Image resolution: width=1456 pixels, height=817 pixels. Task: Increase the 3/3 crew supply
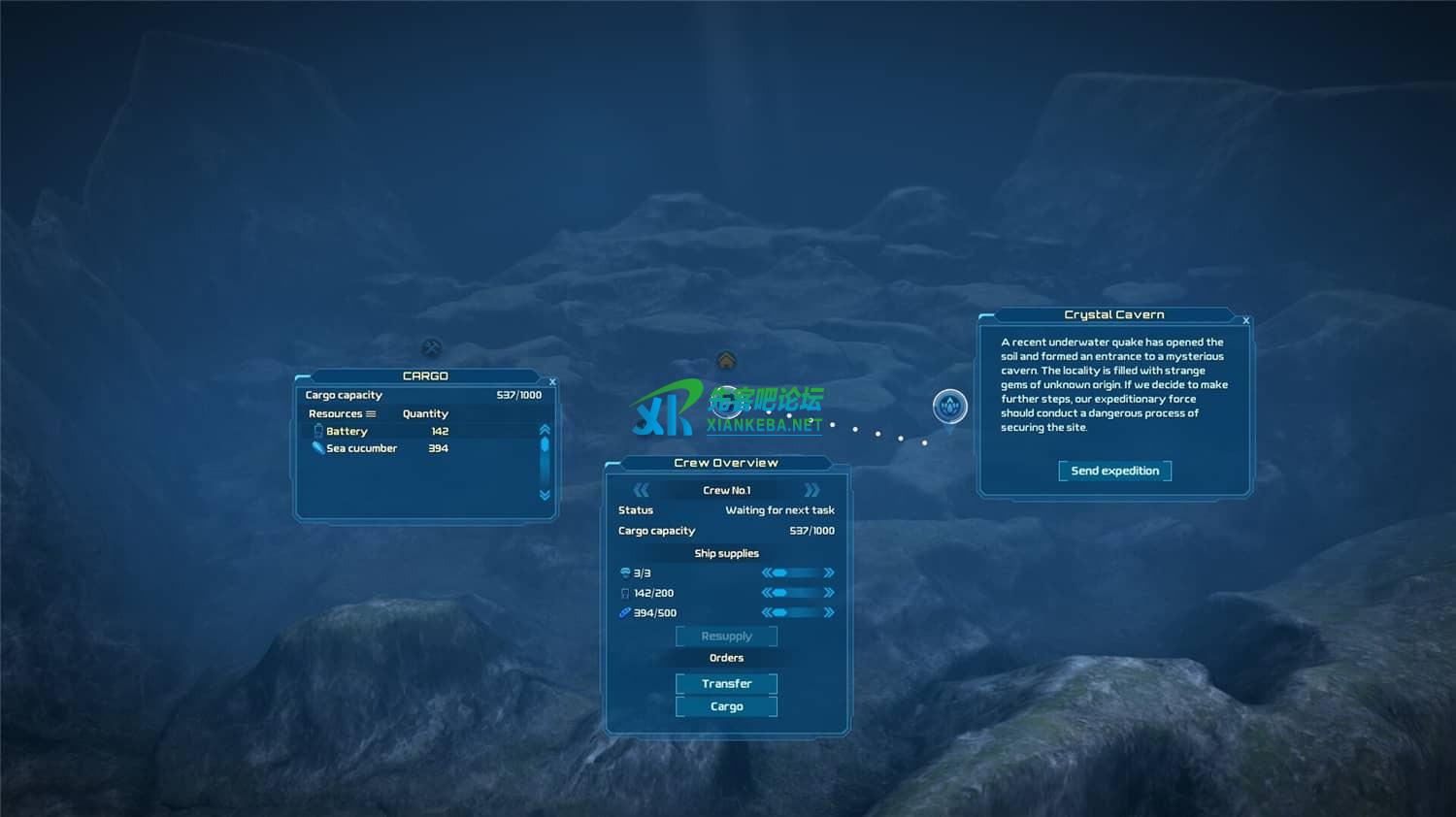[x=829, y=572]
